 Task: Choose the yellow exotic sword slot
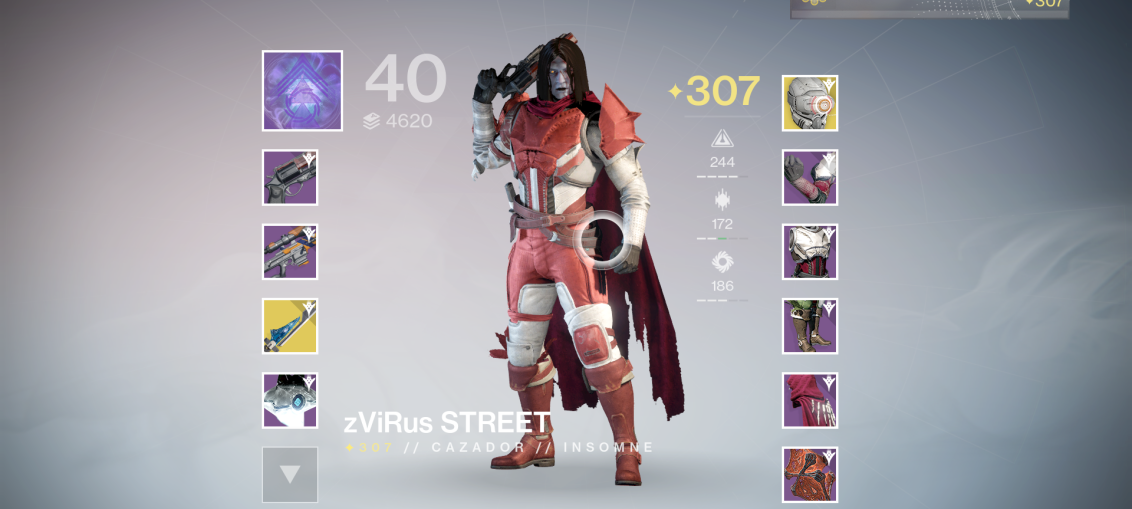click(x=290, y=326)
